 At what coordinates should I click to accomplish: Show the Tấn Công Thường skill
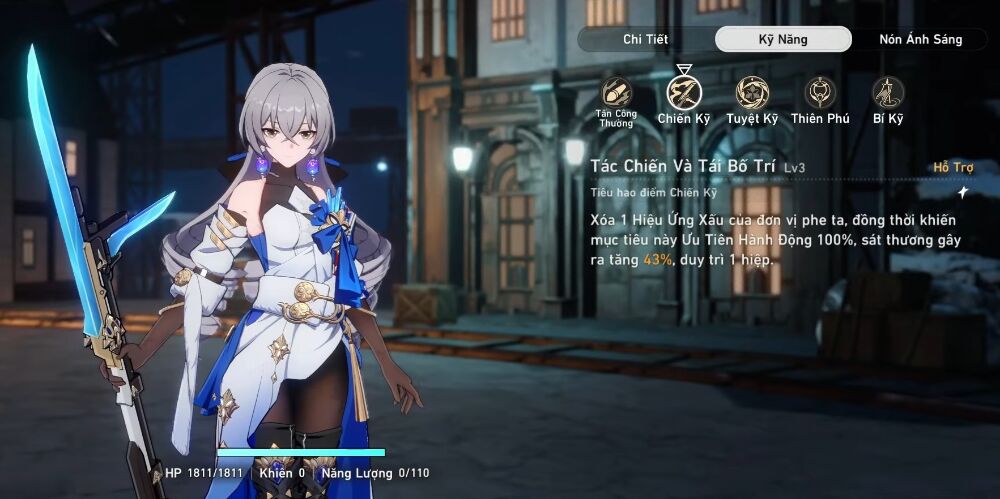click(x=616, y=93)
